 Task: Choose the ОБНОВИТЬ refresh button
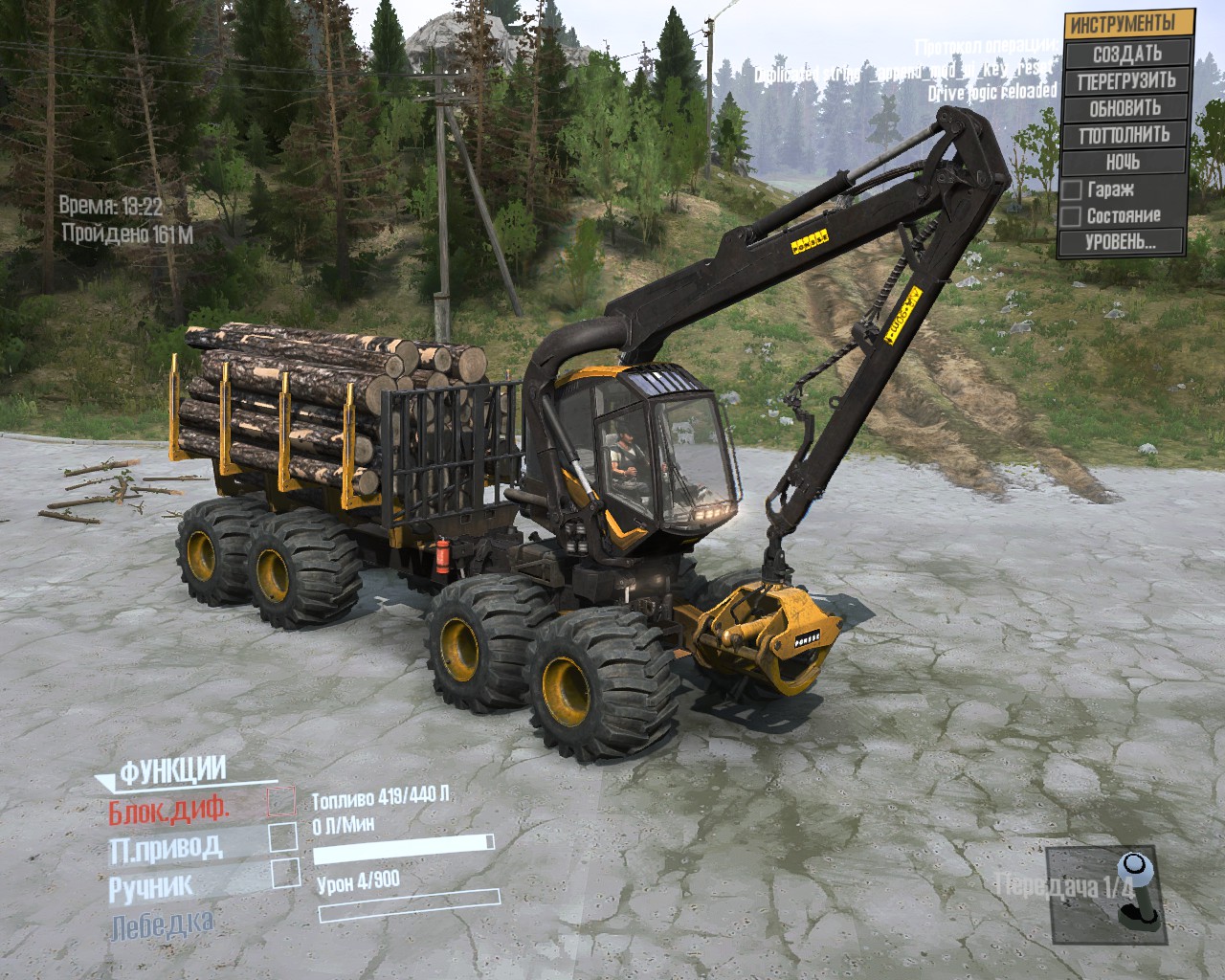click(1126, 107)
